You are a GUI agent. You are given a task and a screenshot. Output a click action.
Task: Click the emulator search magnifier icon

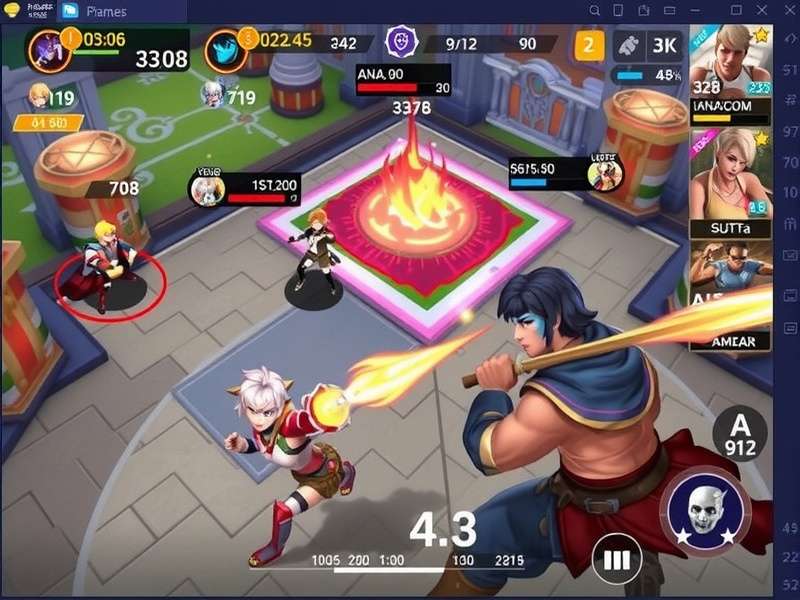coord(594,10)
